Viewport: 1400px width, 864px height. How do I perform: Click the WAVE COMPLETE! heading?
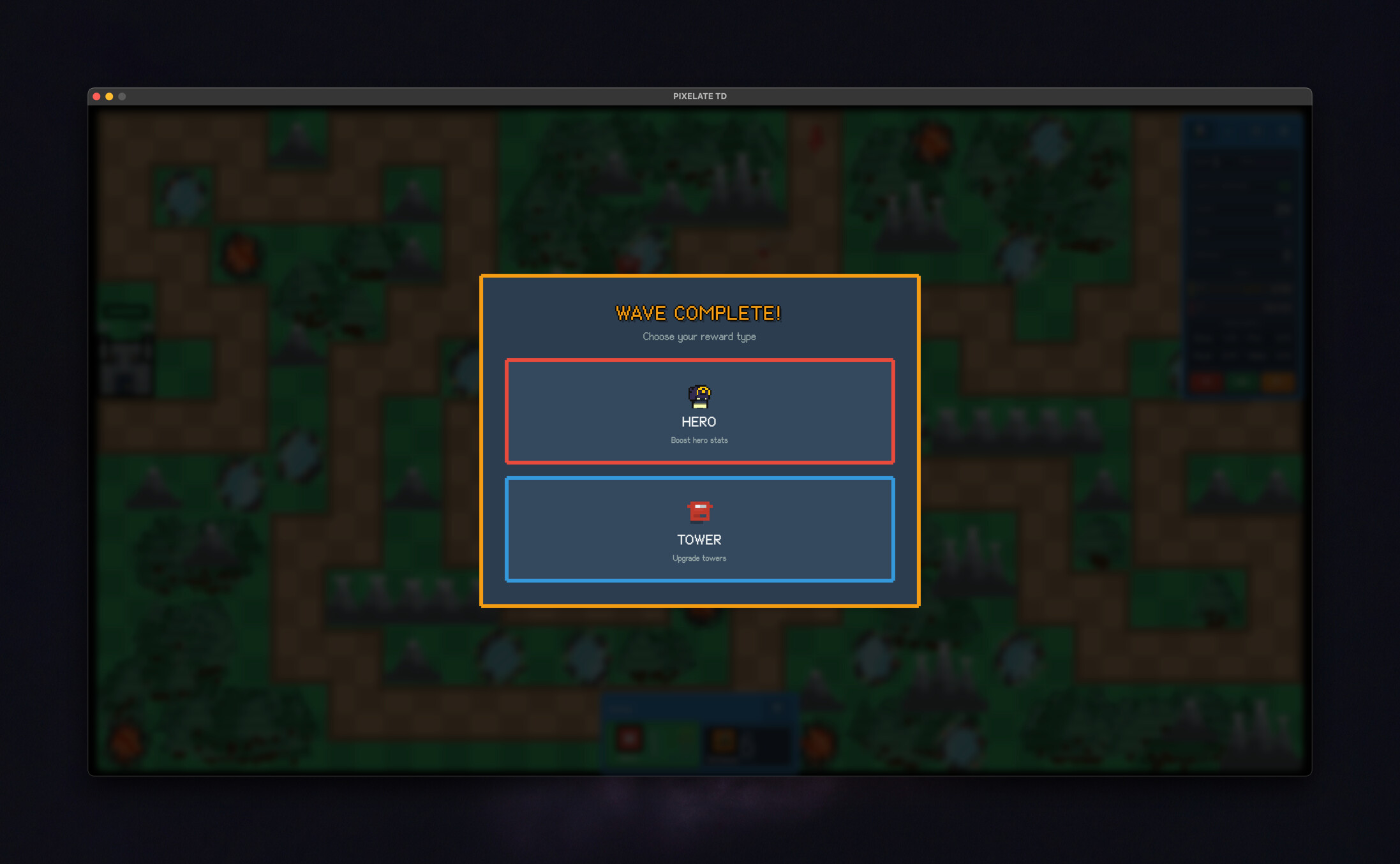click(x=698, y=313)
